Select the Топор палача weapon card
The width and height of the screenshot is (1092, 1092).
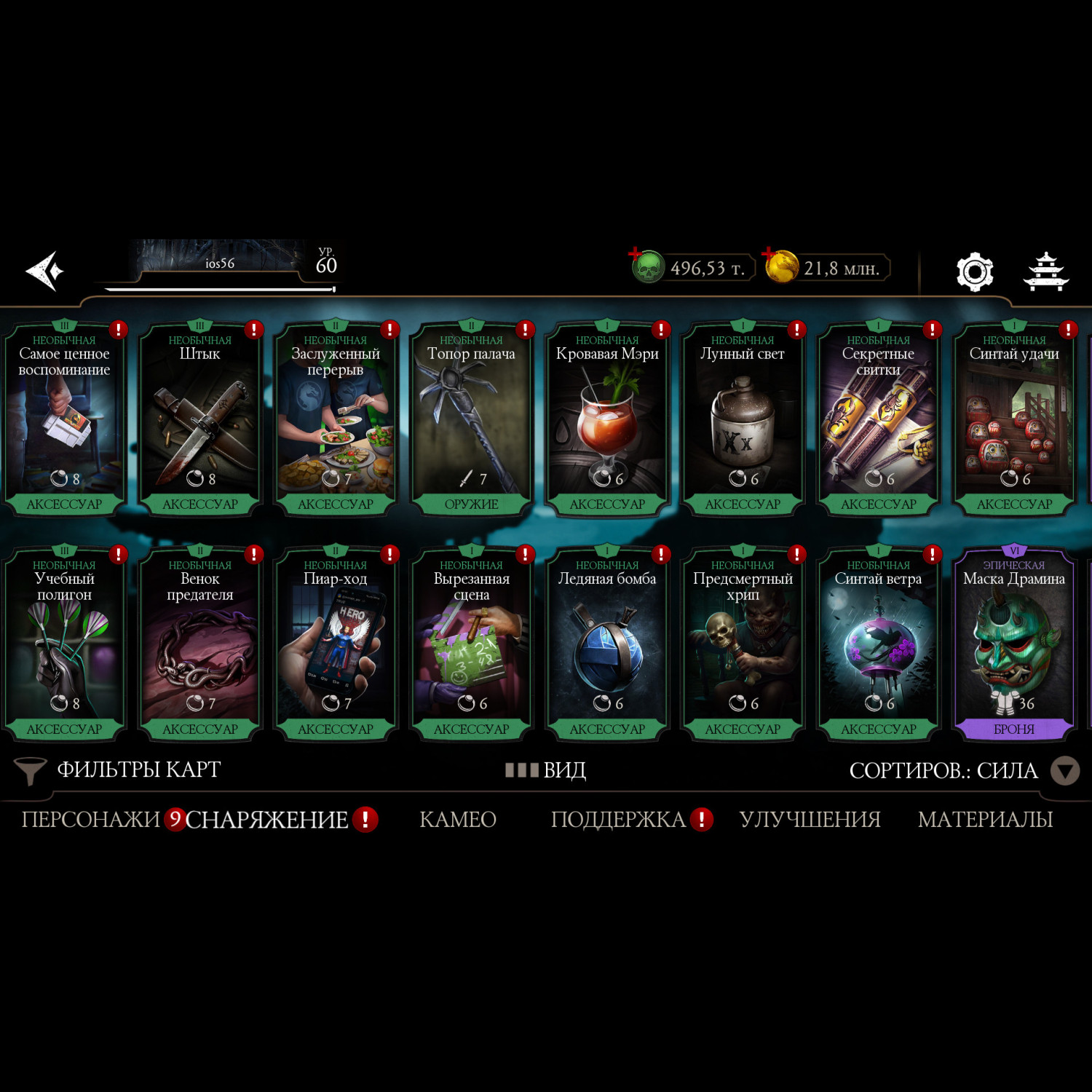pyautogui.click(x=471, y=419)
